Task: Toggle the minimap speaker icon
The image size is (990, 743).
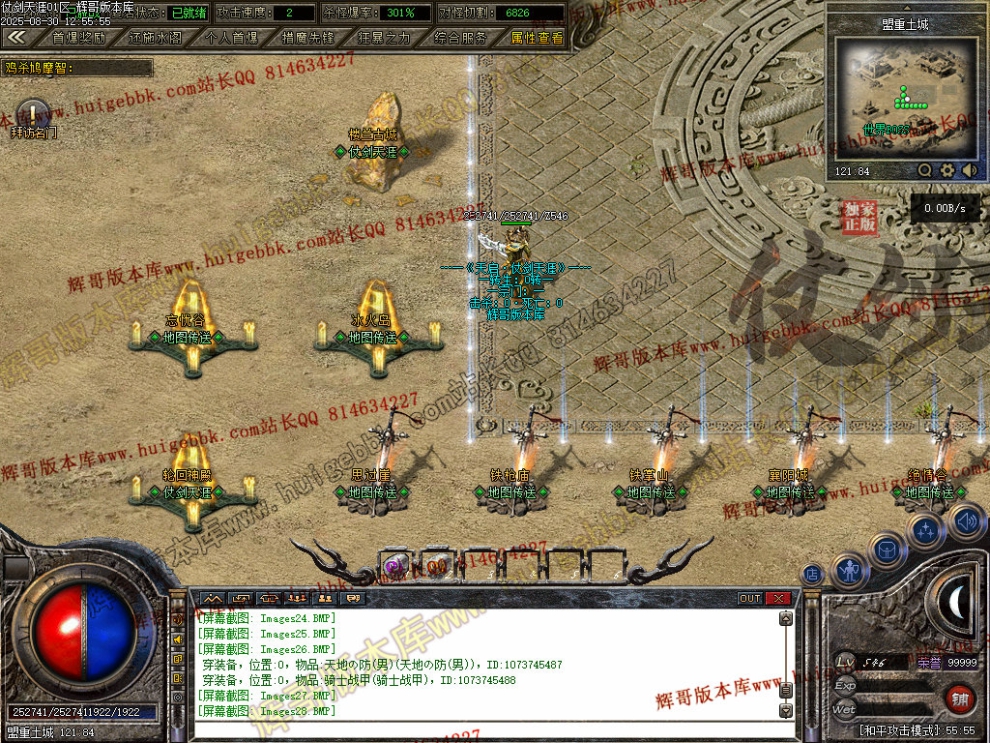Action: [x=968, y=171]
